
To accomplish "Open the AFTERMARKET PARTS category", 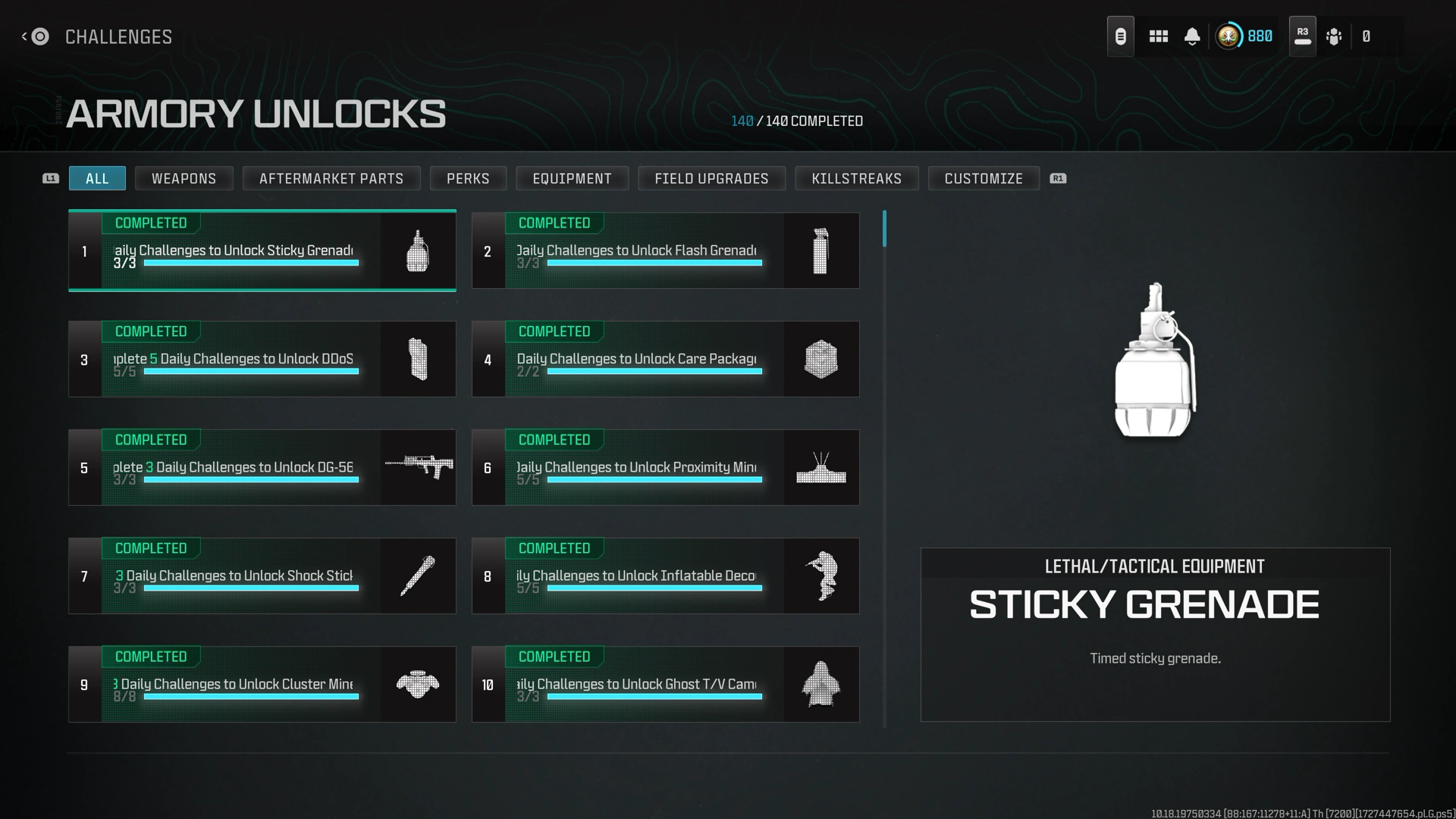I will click(x=331, y=178).
